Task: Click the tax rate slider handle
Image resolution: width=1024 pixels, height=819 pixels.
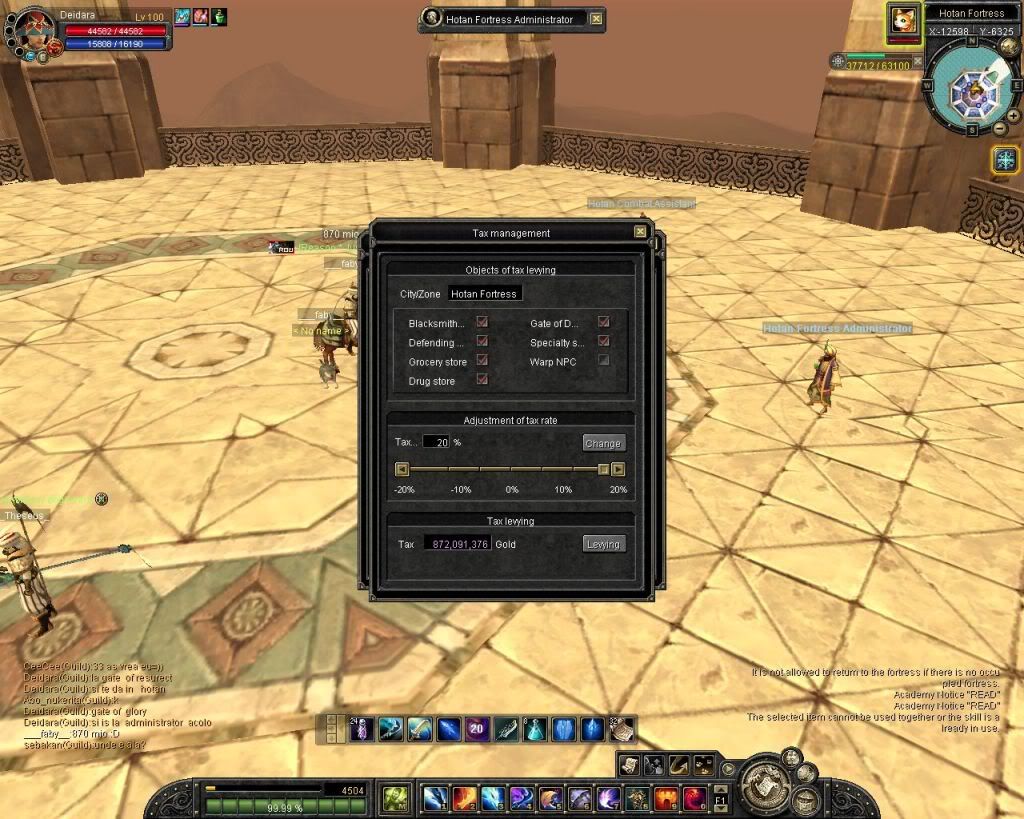Action: [x=603, y=469]
